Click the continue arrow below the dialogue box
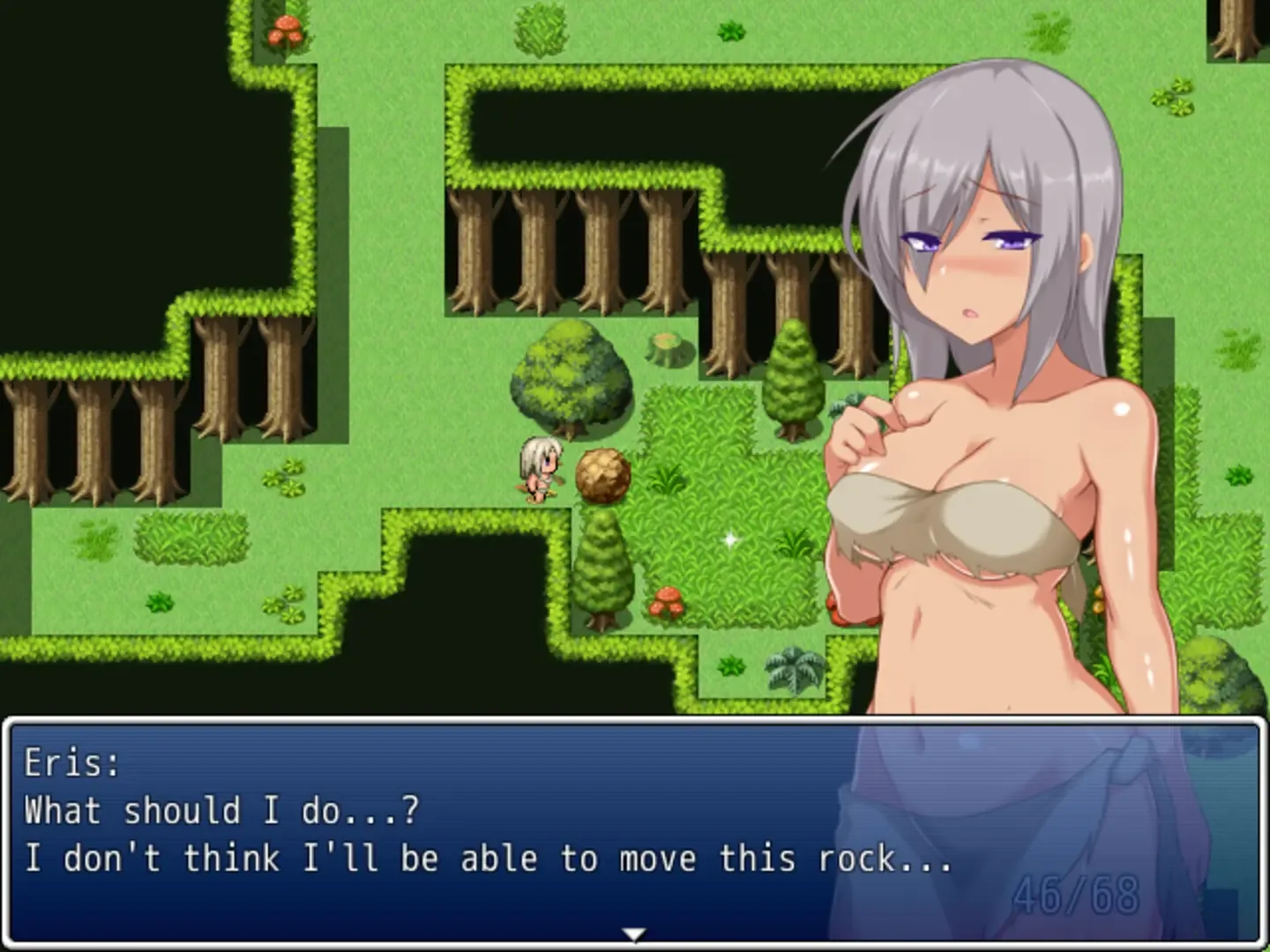The width and height of the screenshot is (1270, 952). tap(633, 932)
